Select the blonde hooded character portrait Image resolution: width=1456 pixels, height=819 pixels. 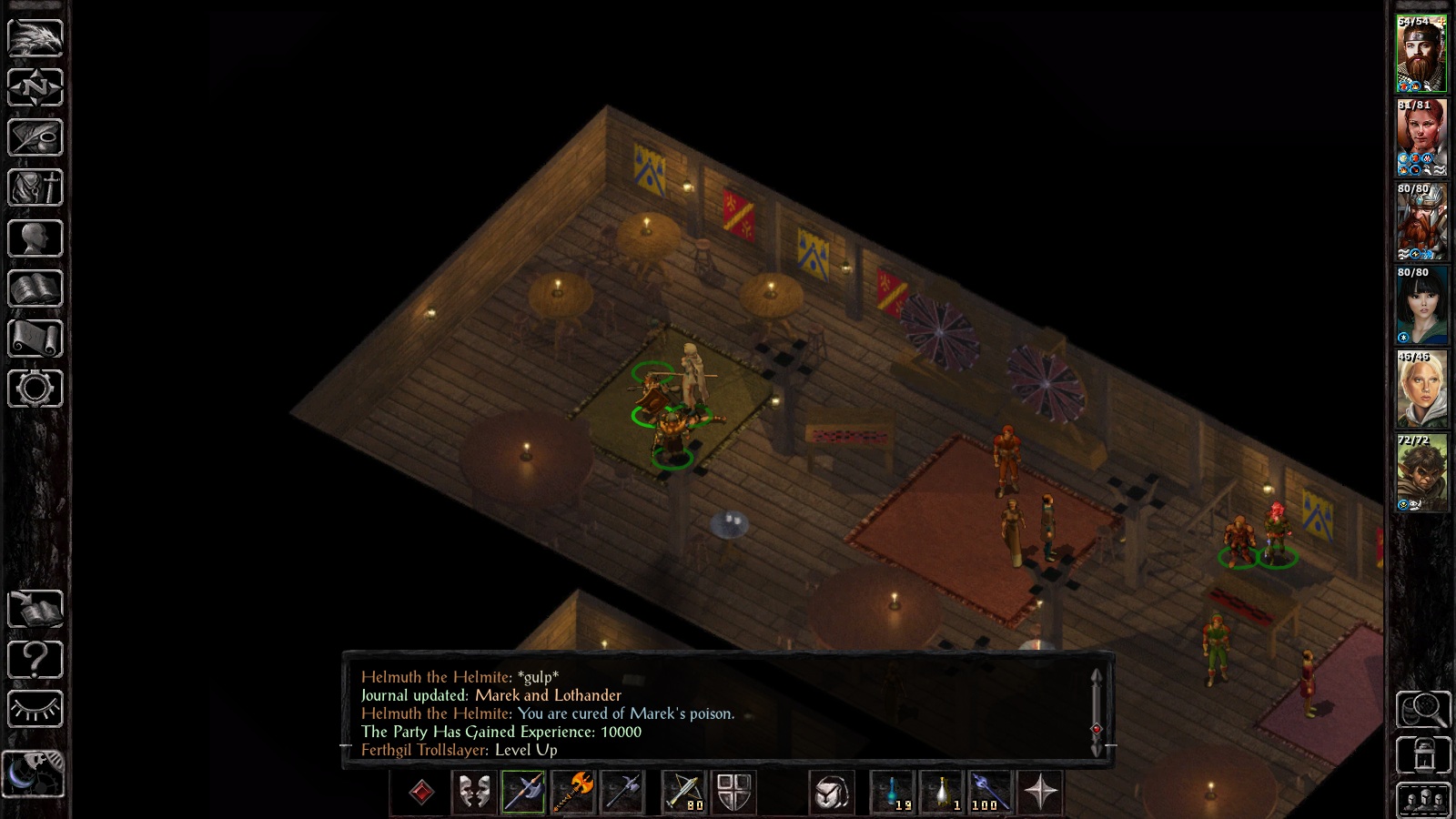pyautogui.click(x=1421, y=390)
